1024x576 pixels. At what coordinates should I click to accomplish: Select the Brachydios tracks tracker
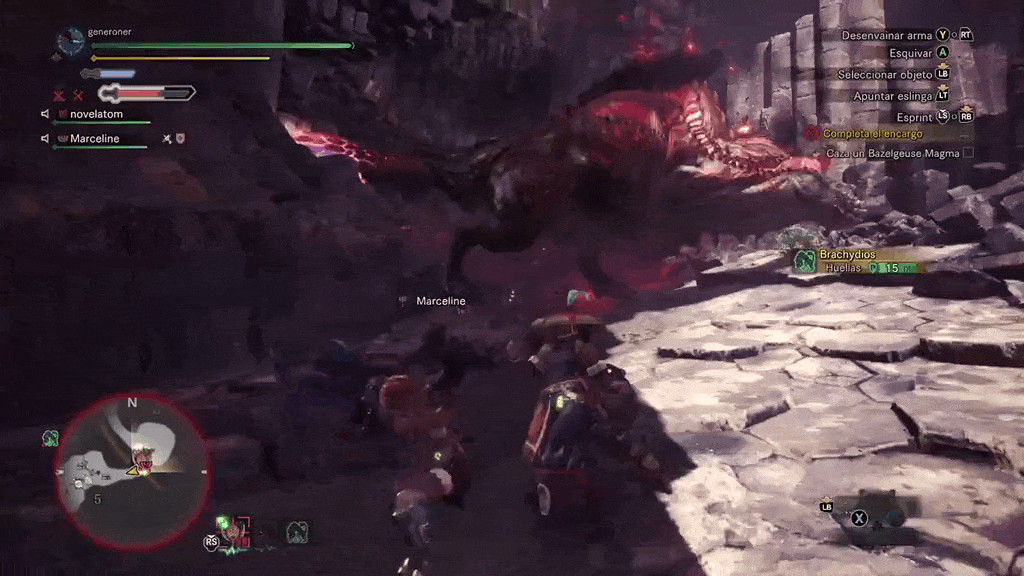point(855,261)
